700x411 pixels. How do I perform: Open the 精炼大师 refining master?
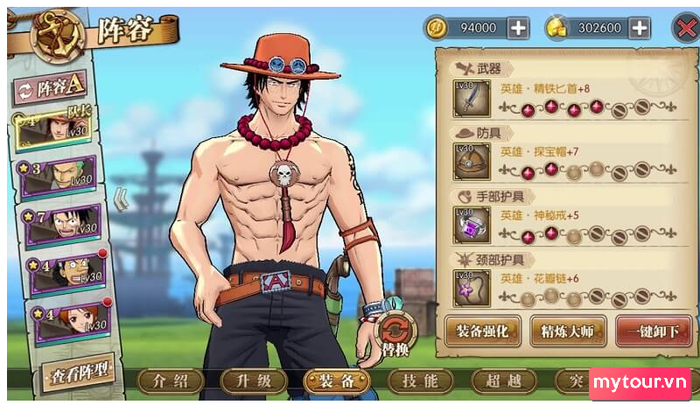tap(567, 330)
